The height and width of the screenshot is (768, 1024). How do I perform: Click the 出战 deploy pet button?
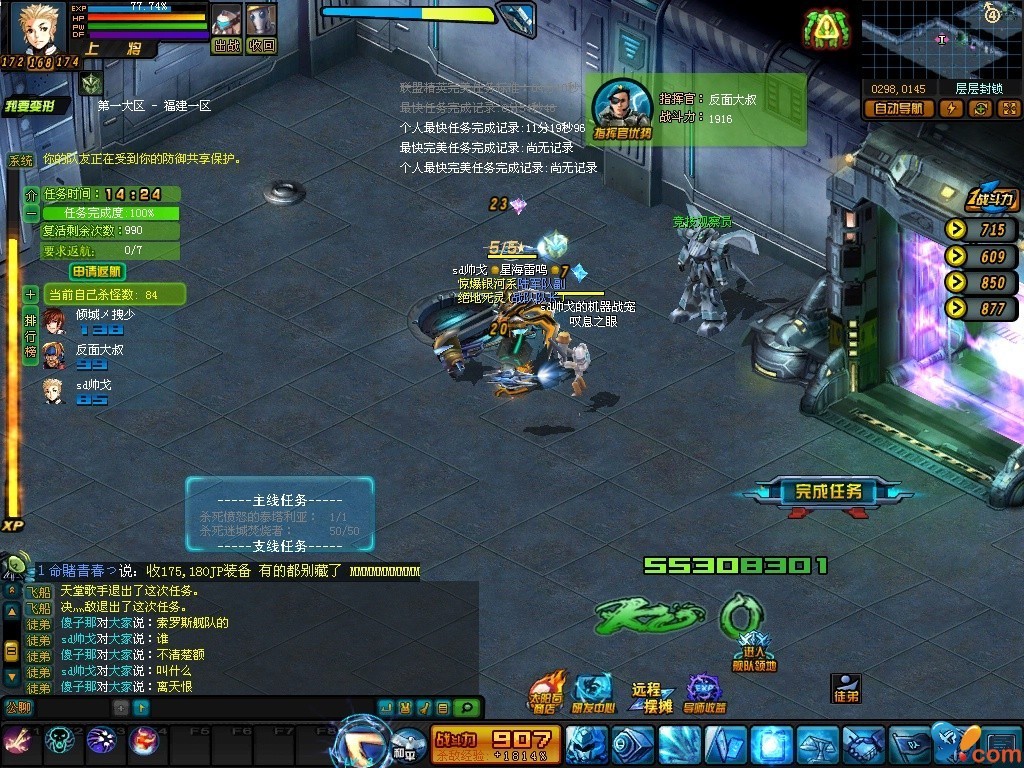(x=227, y=45)
